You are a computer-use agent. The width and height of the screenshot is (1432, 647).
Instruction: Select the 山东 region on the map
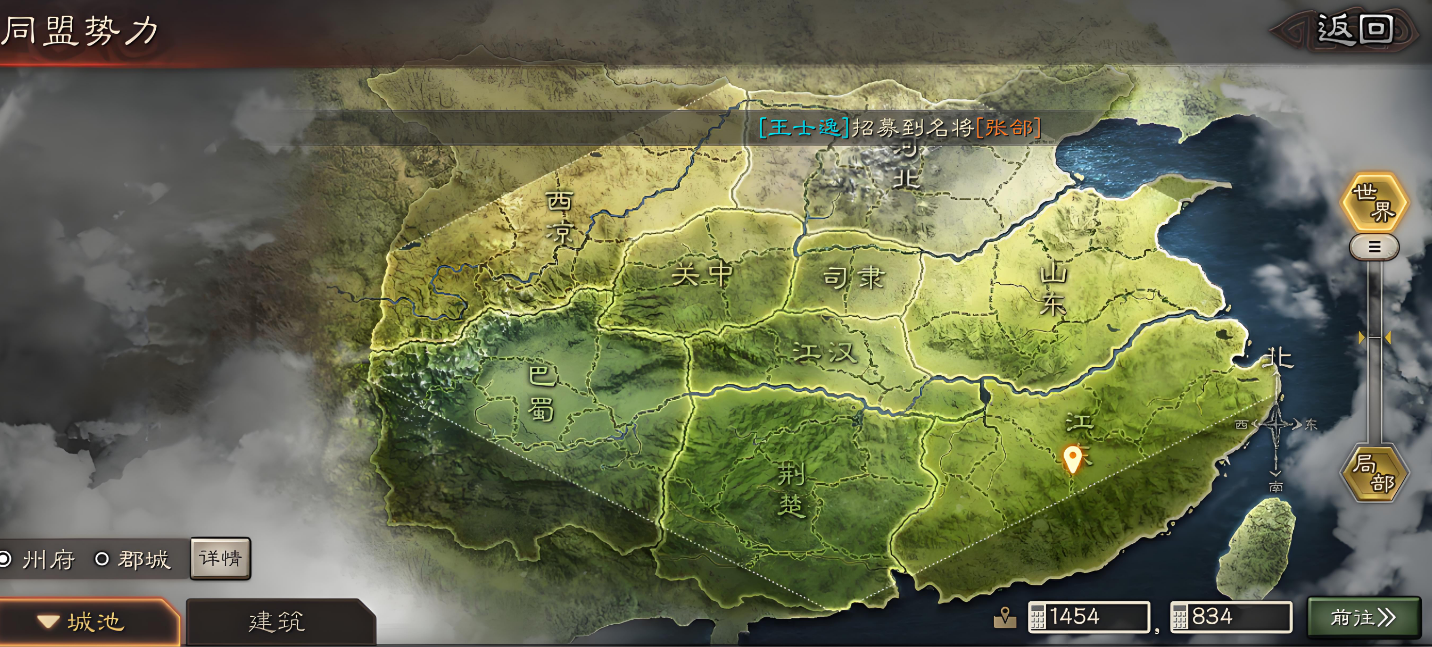(1053, 289)
